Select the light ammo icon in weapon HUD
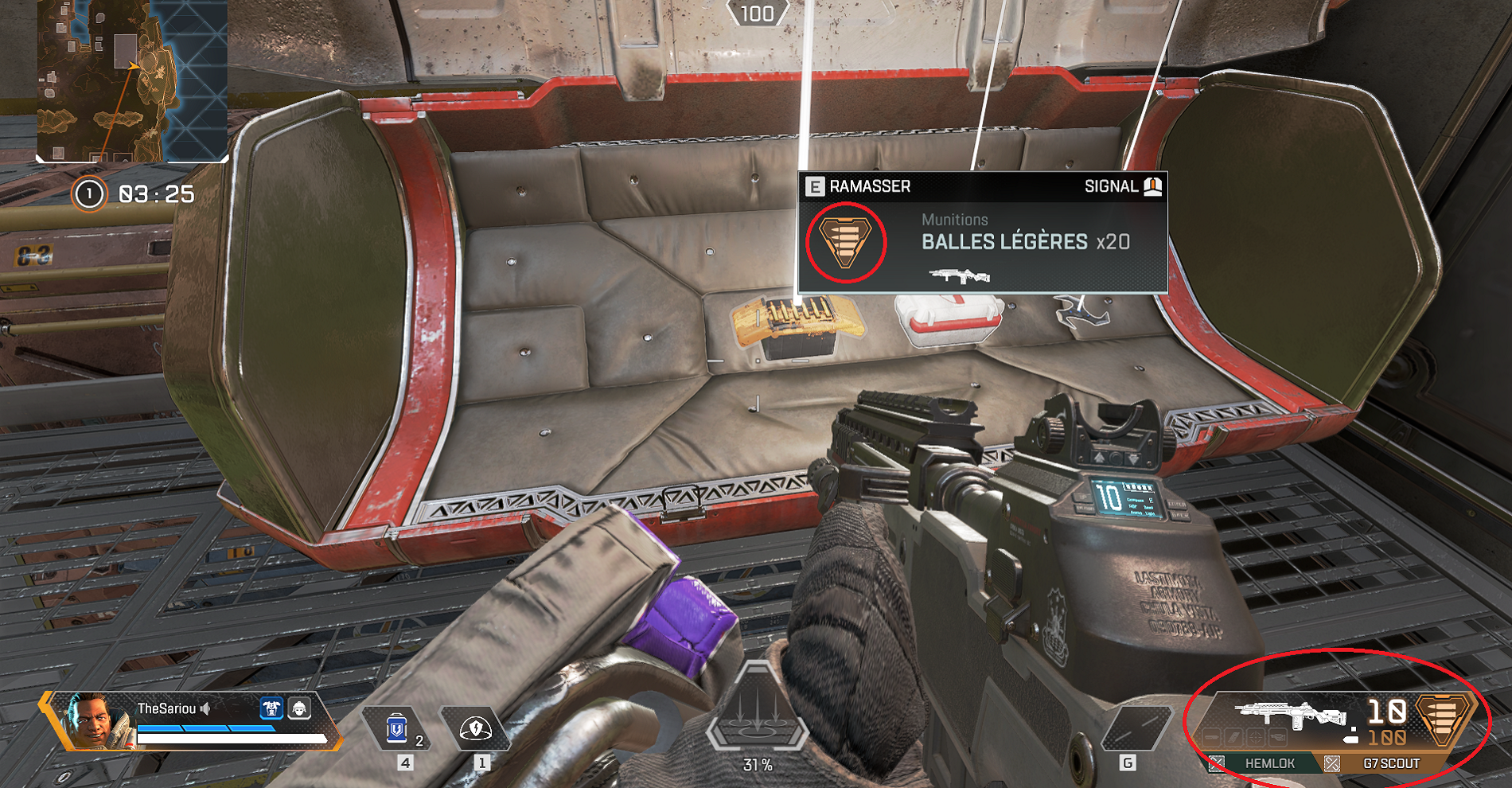This screenshot has height=788, width=1512. 1443,718
